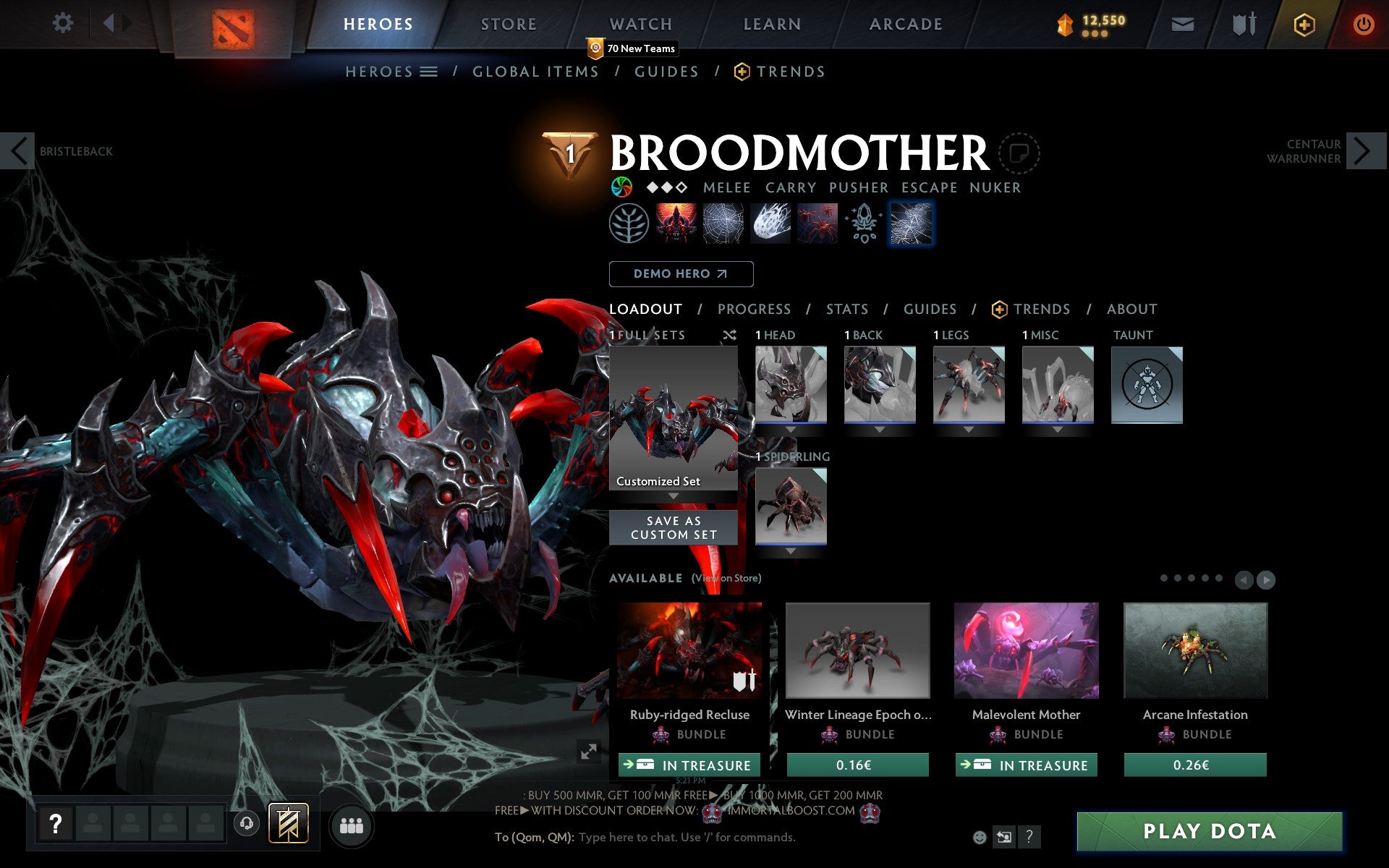The width and height of the screenshot is (1389, 868).
Task: Open the emoticon smiley icon in chat bar
Action: 981,837
